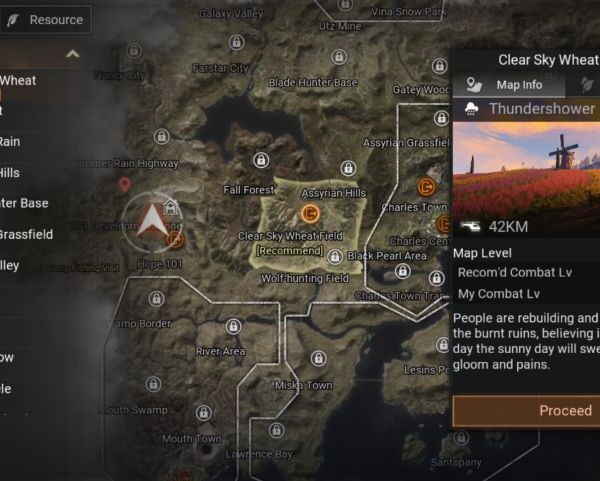Open the Resource filter button

(45, 20)
